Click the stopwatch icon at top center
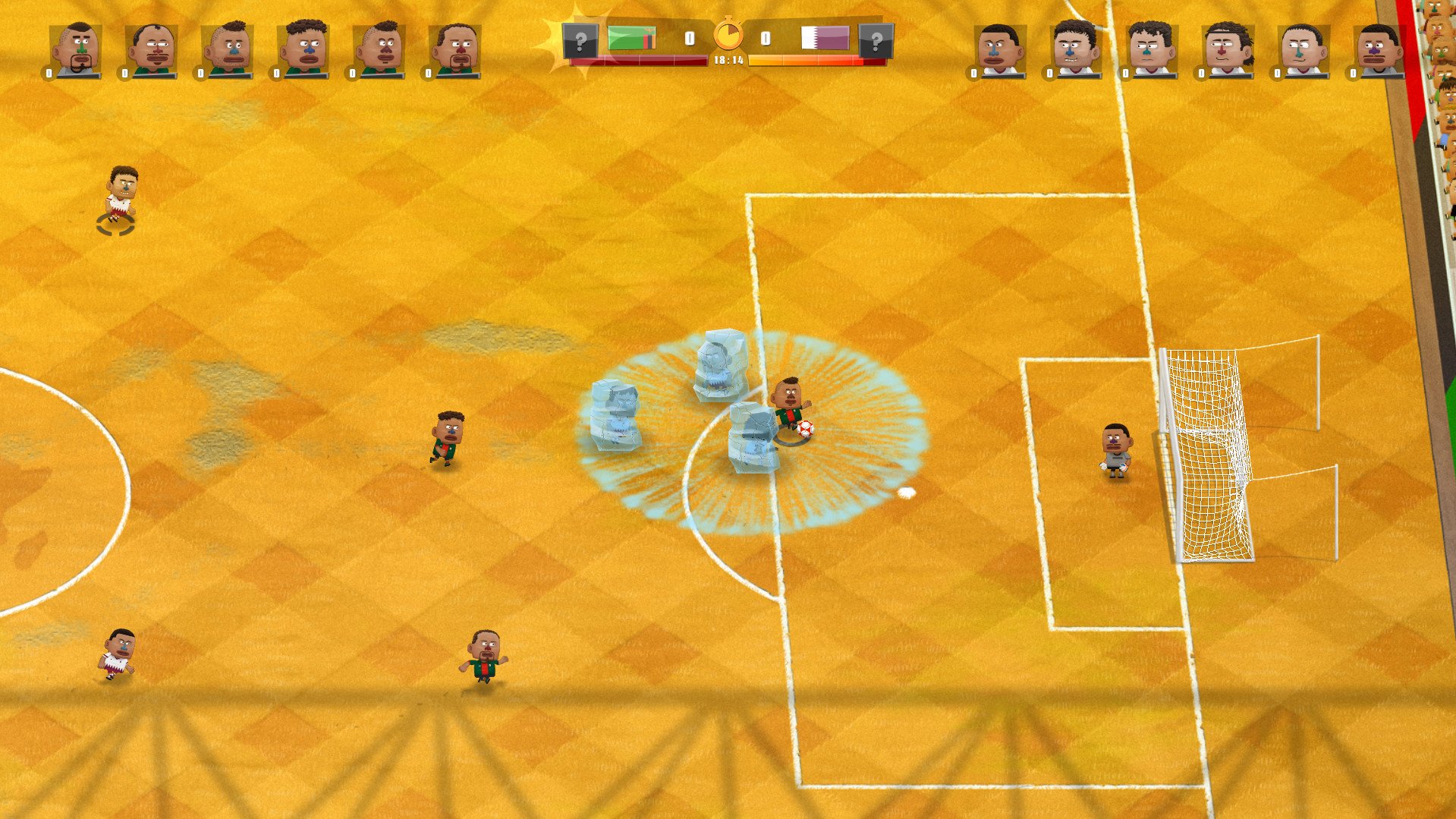The width and height of the screenshot is (1456, 819). click(x=728, y=34)
